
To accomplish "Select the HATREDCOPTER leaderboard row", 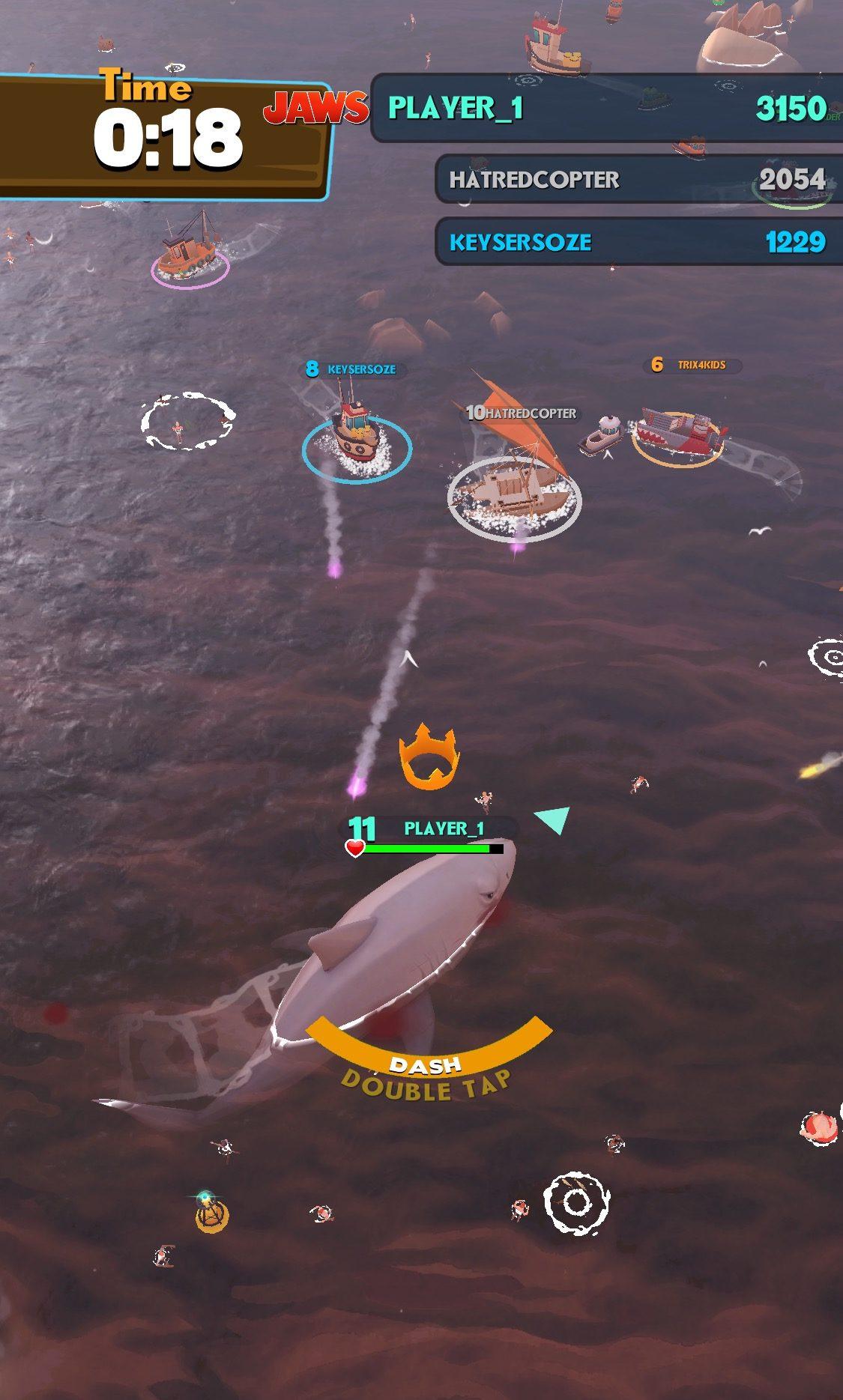I will (637, 180).
